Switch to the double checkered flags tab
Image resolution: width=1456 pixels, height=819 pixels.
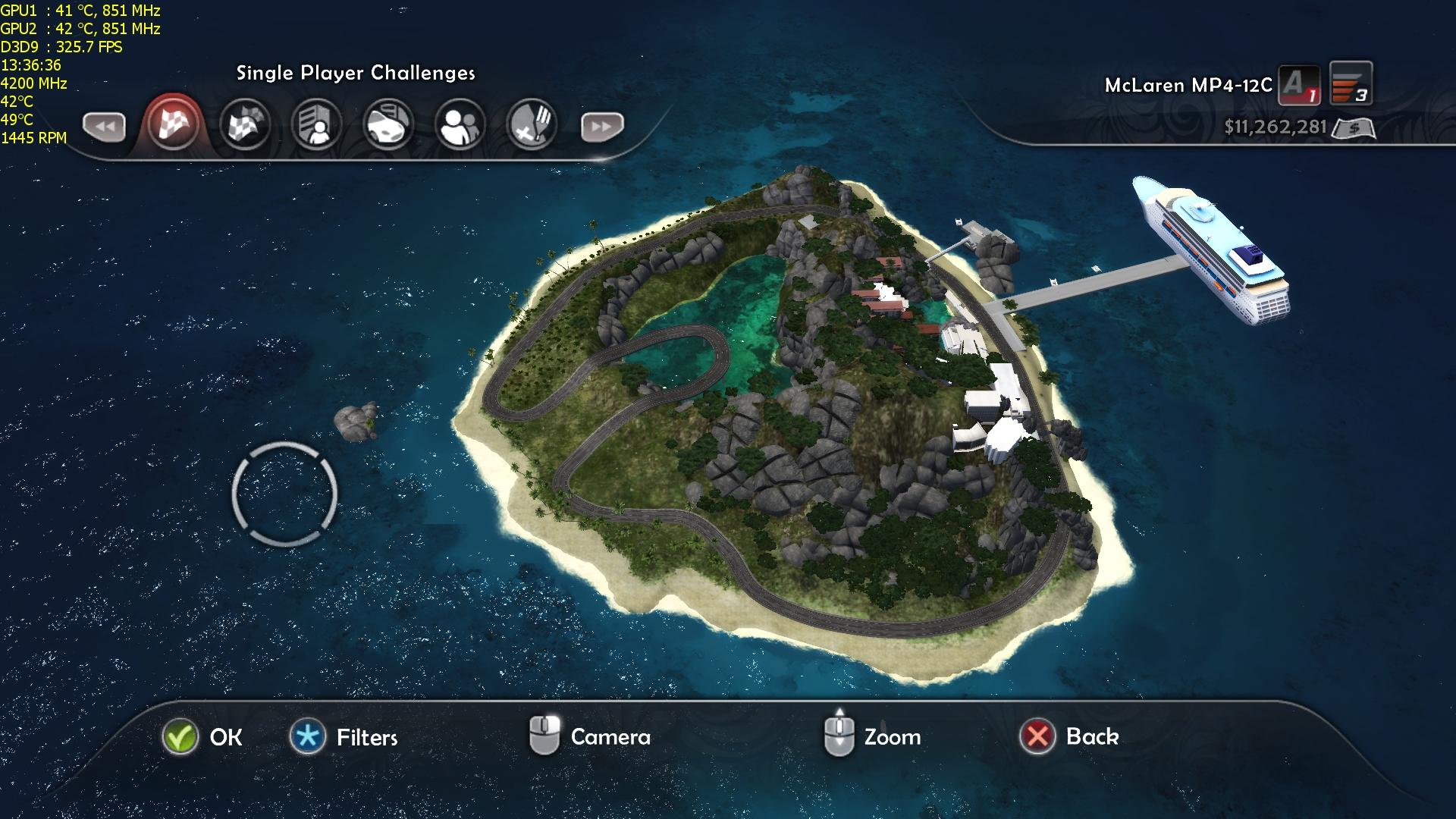click(245, 124)
